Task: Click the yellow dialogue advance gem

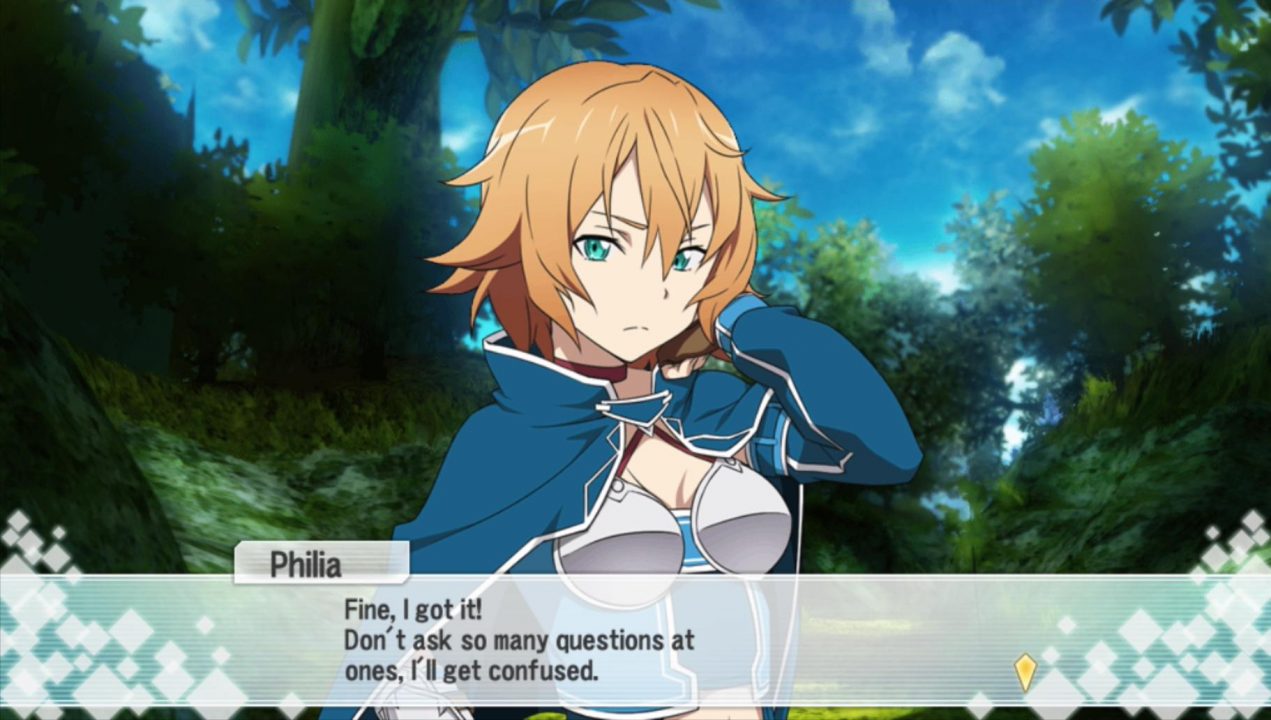Action: tap(1025, 672)
